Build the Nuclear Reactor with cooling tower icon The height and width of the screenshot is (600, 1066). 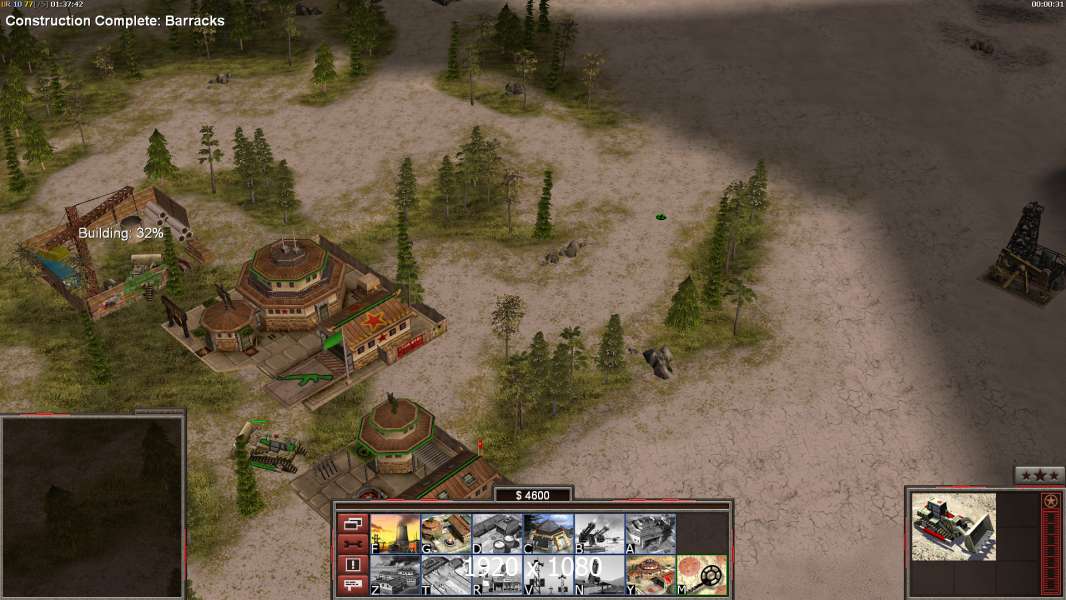395,533
